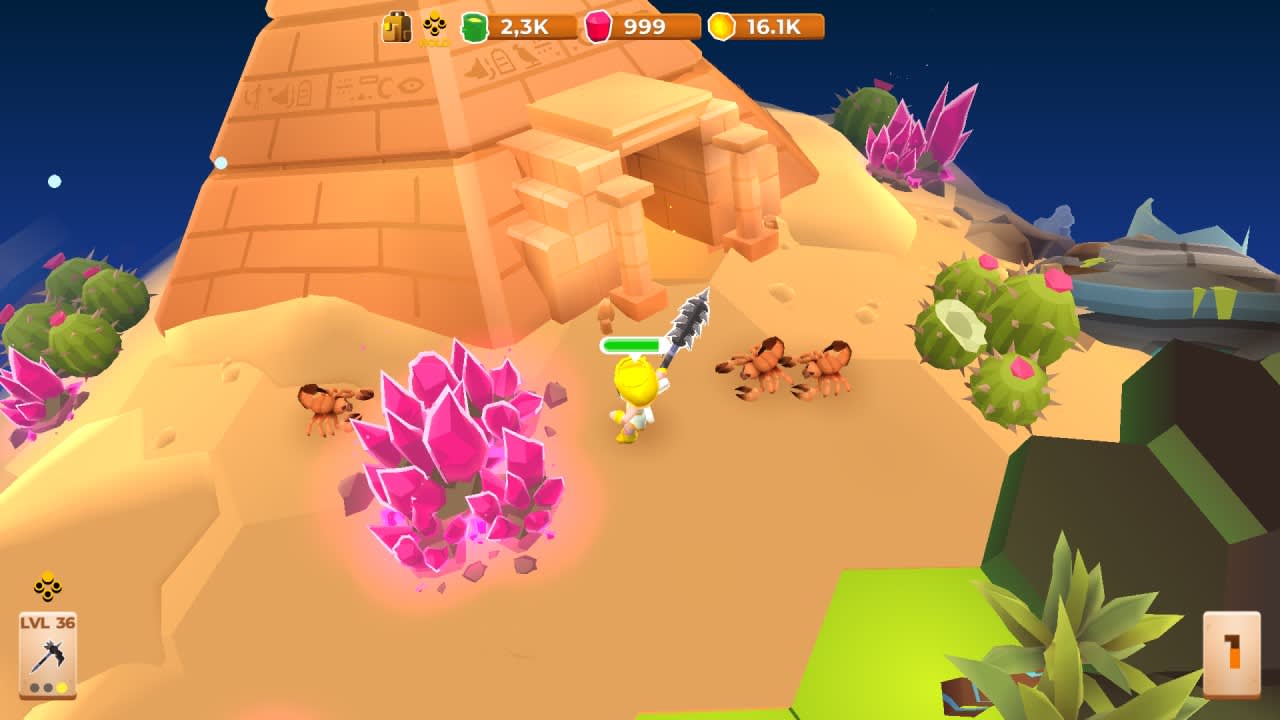Click the second gray pip on the weapon card

[46, 687]
